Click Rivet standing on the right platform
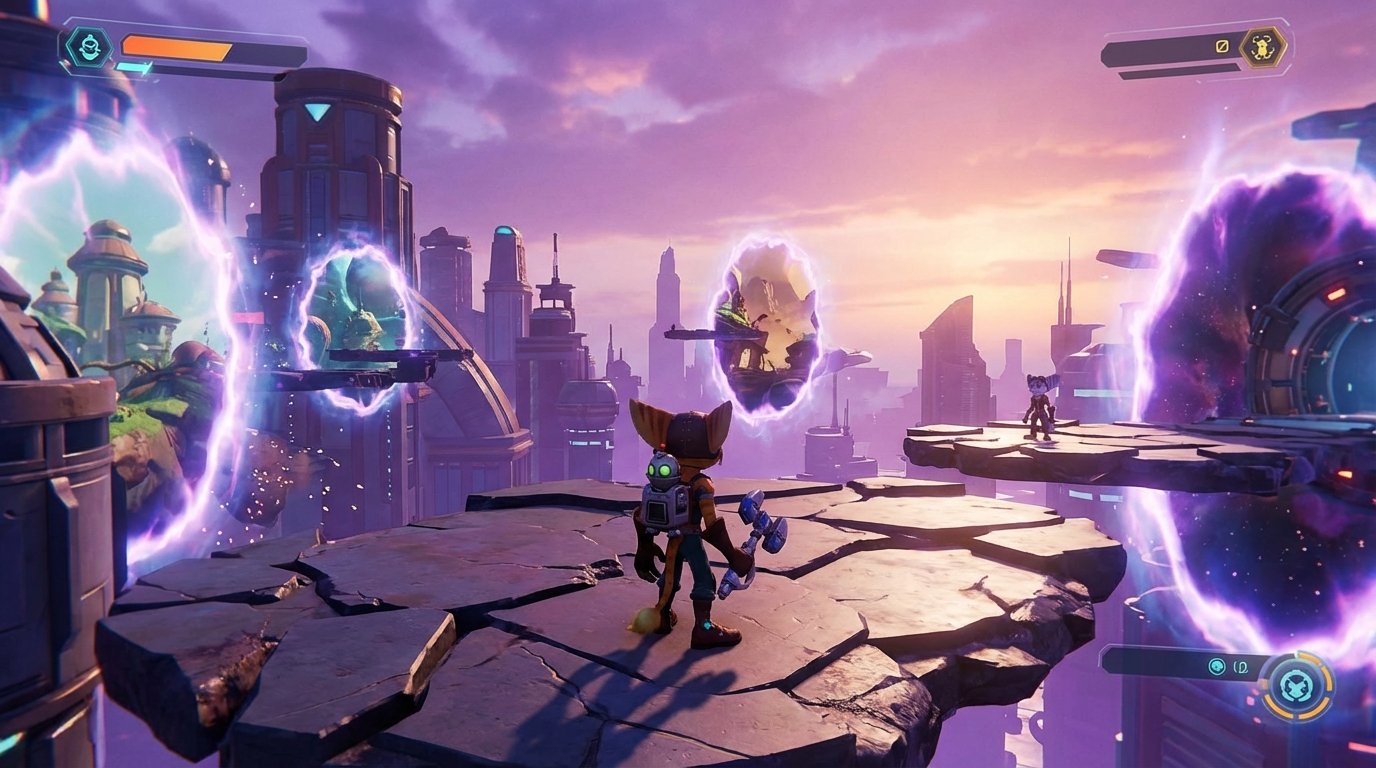The width and height of the screenshot is (1376, 768). click(1037, 410)
